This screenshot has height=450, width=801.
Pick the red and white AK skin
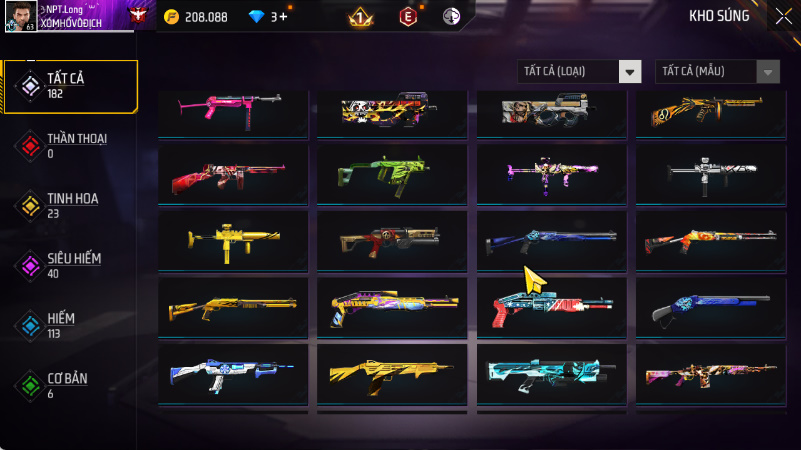pyautogui.click(x=233, y=174)
